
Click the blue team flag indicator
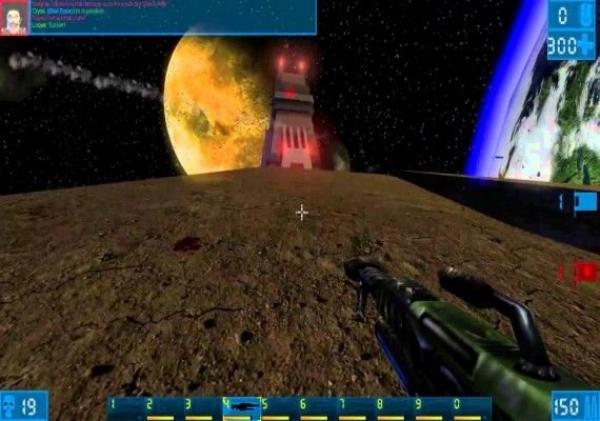coord(583,202)
